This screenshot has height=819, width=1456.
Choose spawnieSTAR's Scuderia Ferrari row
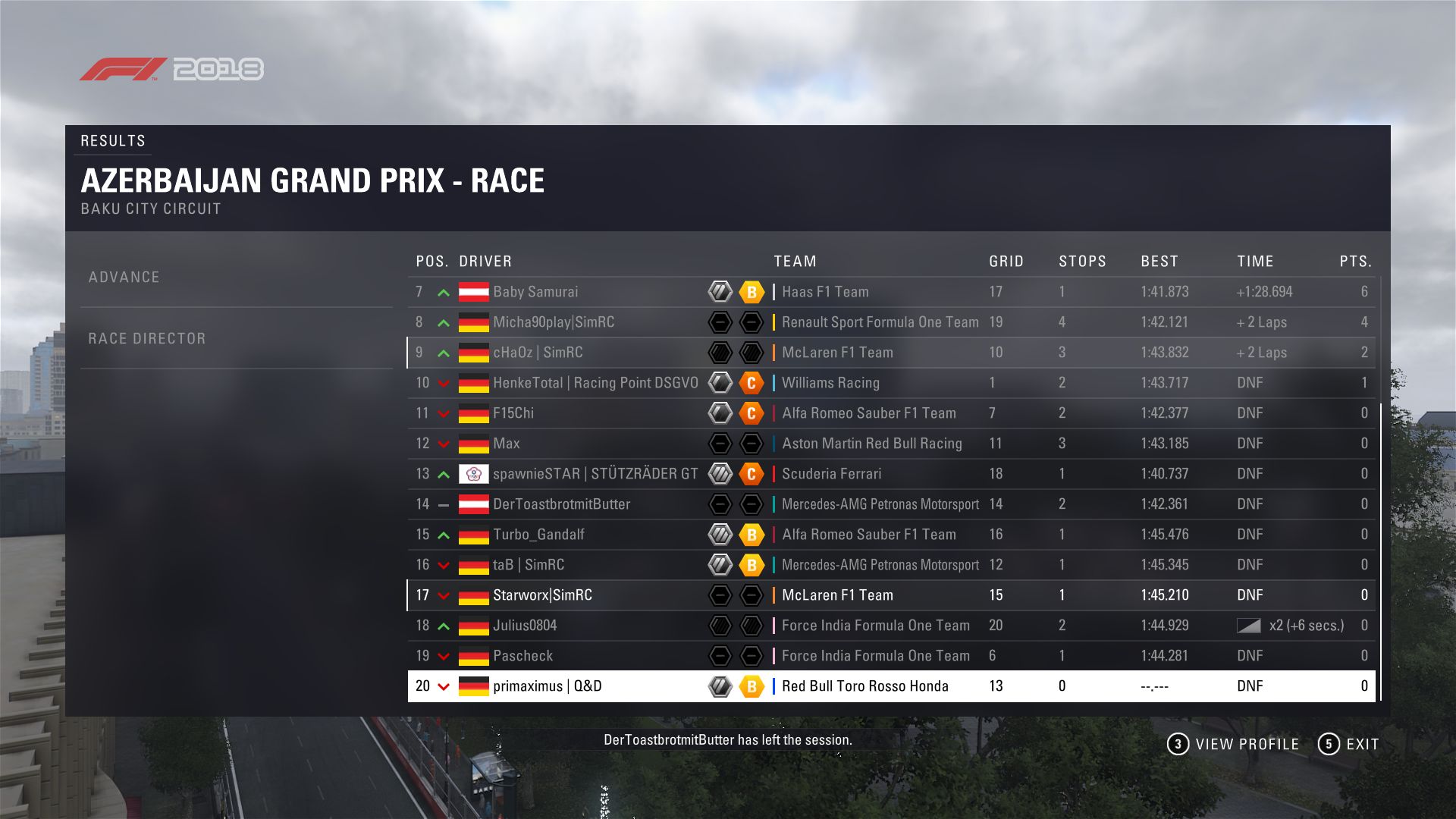pyautogui.click(x=595, y=474)
